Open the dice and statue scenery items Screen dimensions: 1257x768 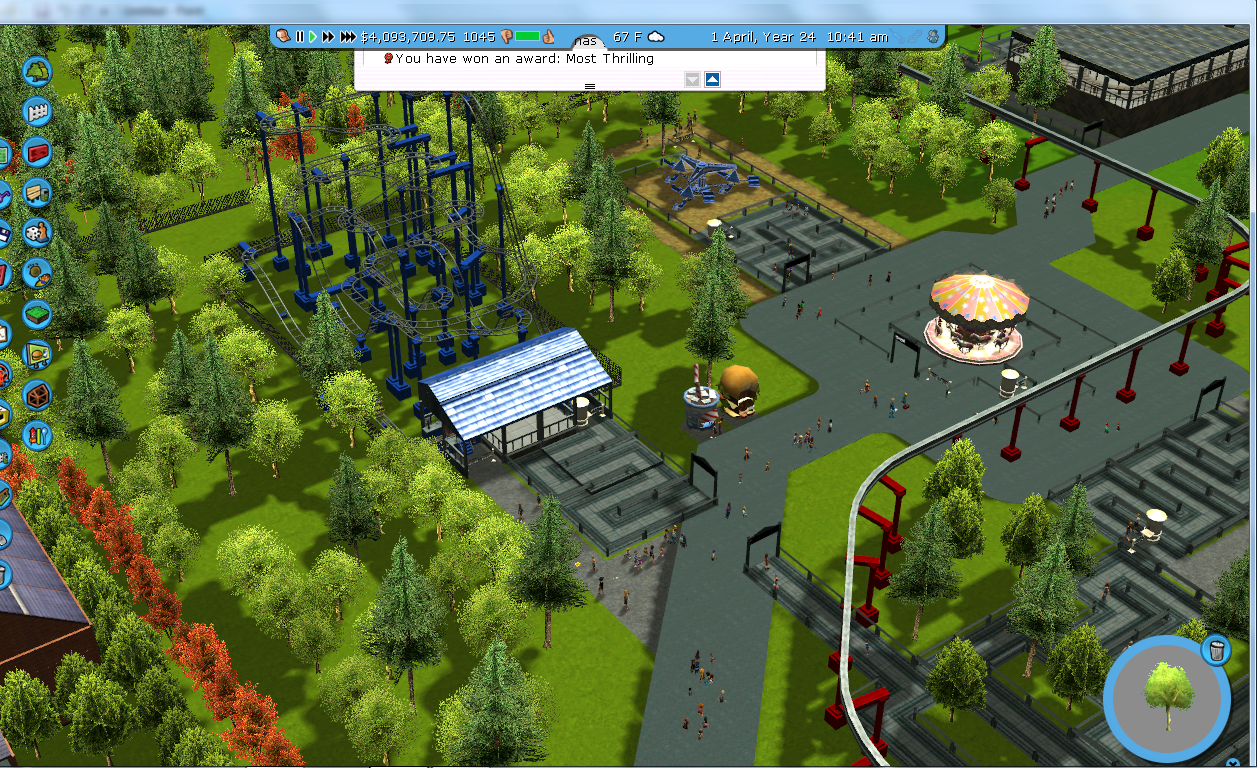point(37,232)
